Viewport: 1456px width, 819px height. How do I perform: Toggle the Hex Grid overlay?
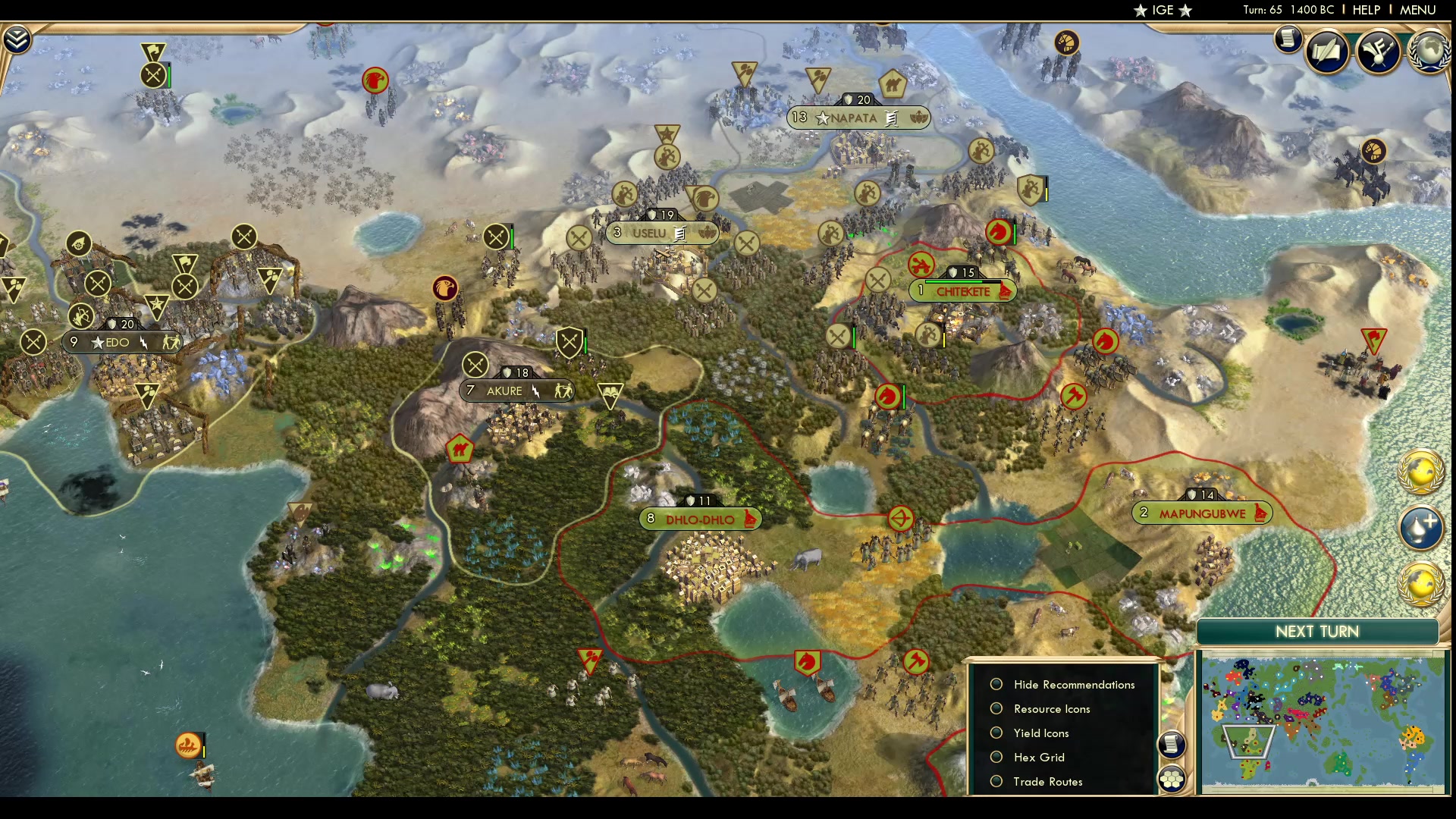(x=996, y=757)
